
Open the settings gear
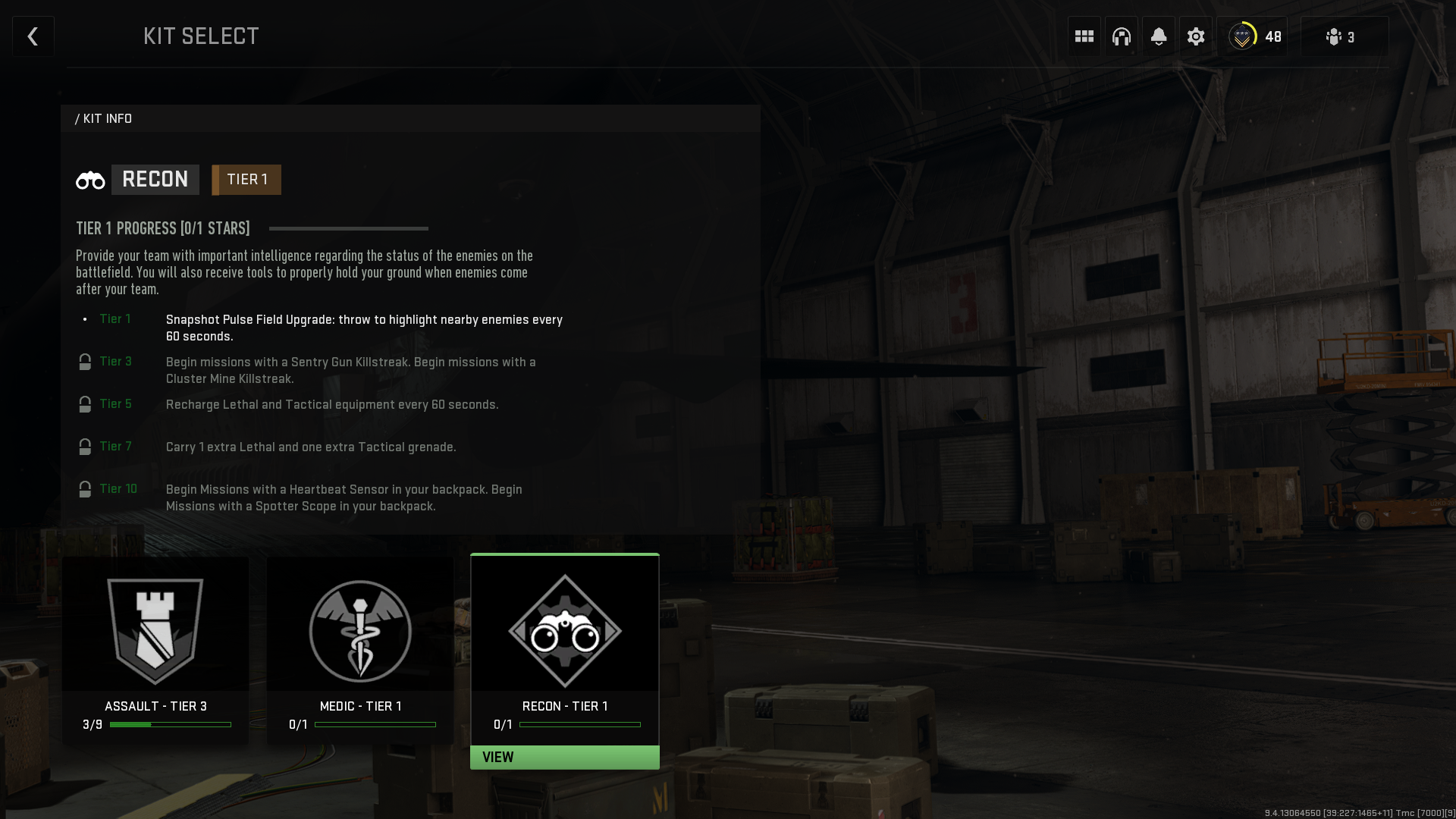(1196, 36)
